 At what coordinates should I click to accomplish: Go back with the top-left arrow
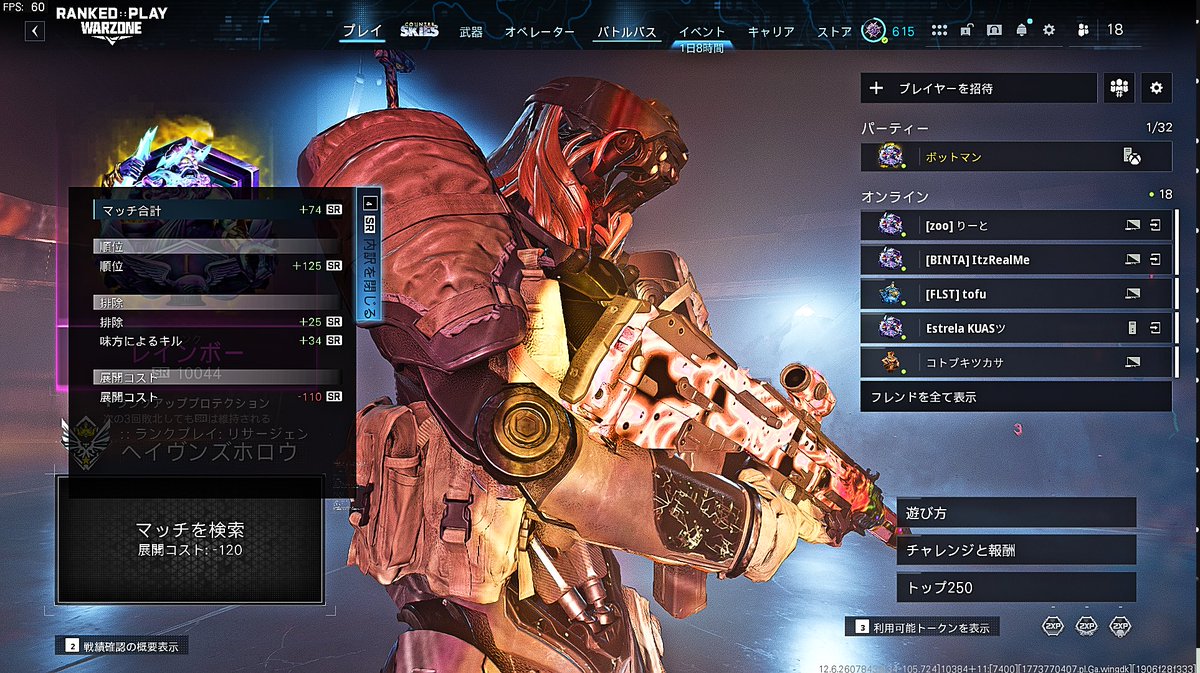35,31
